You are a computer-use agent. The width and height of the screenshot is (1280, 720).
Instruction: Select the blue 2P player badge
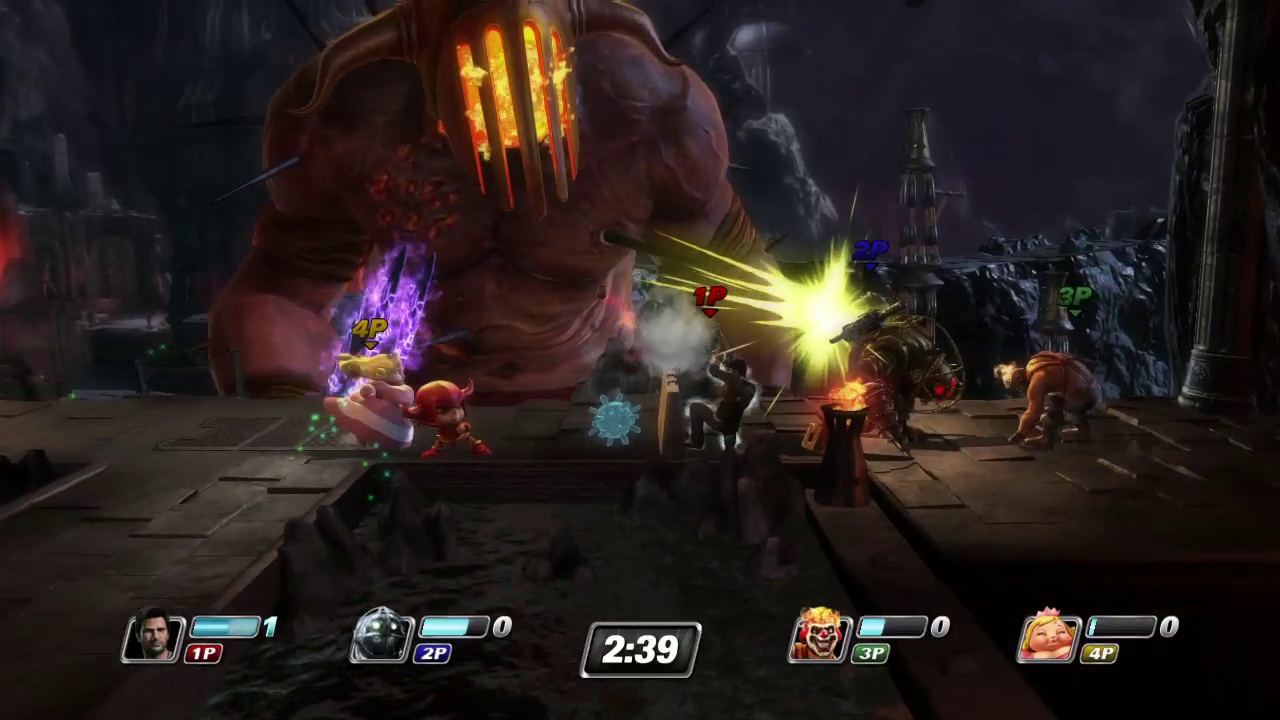point(433,653)
